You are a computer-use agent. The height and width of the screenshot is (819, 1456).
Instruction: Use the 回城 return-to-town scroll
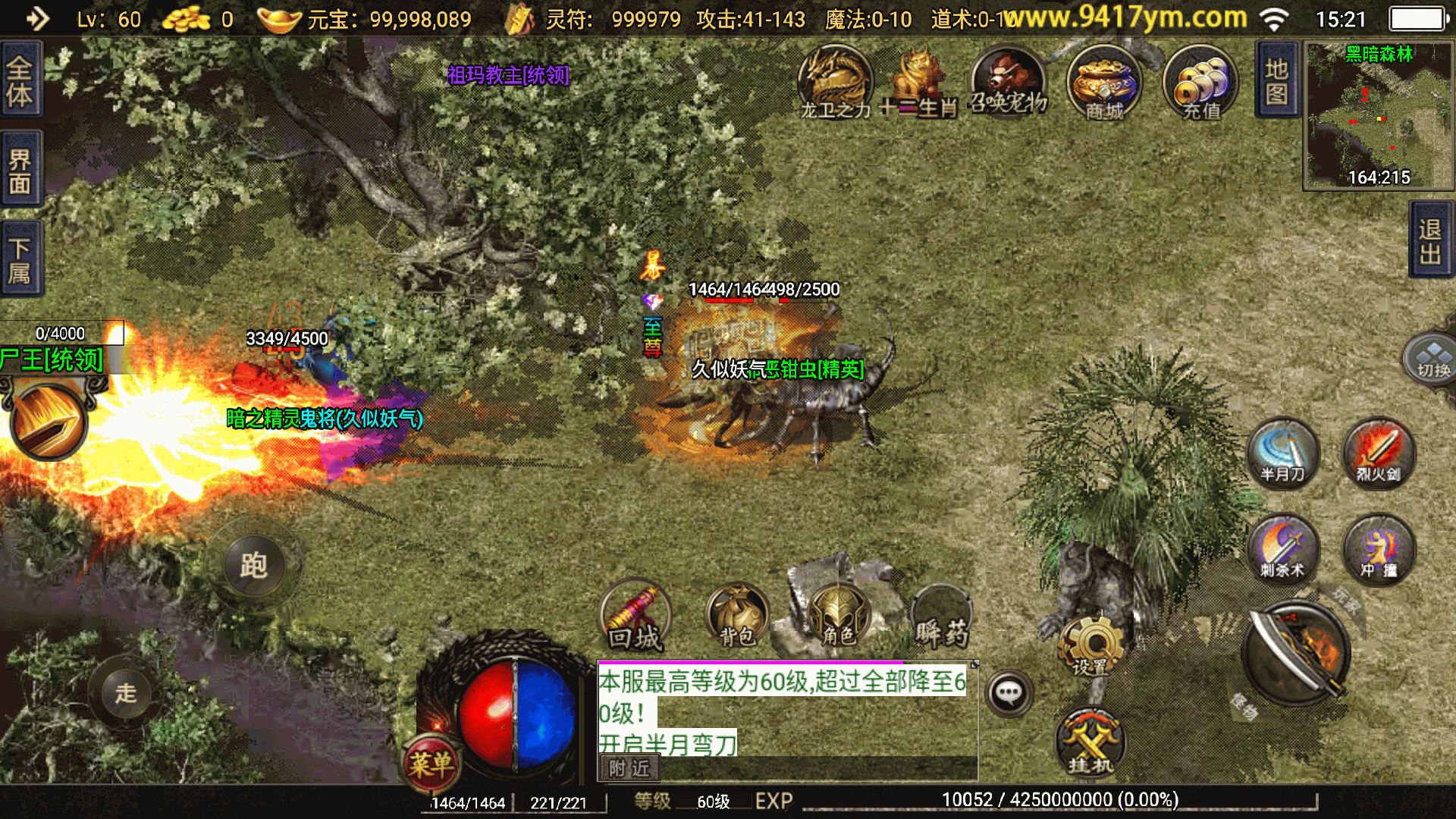(635, 617)
